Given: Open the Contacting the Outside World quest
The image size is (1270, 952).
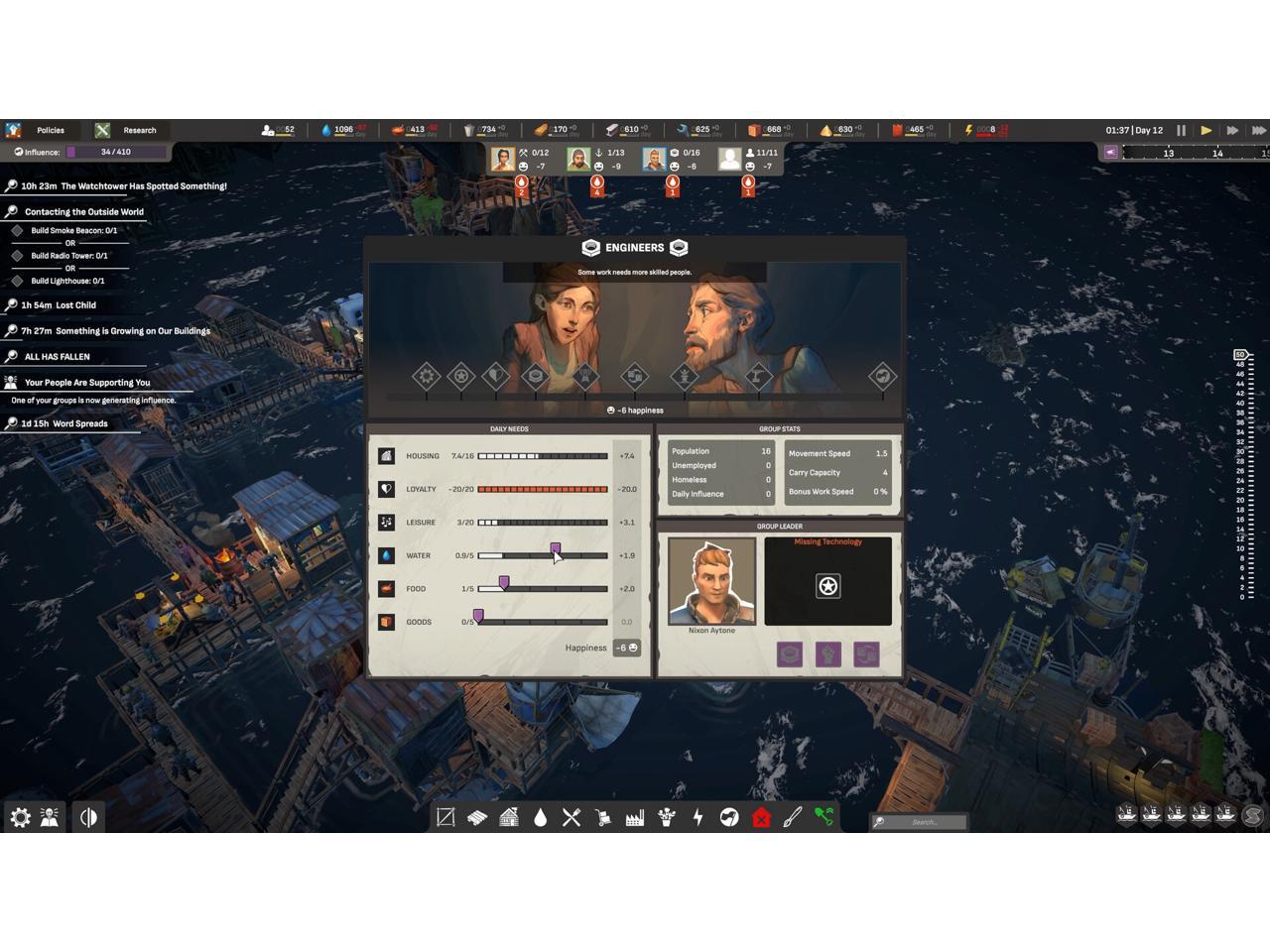Looking at the screenshot, I should click(83, 212).
